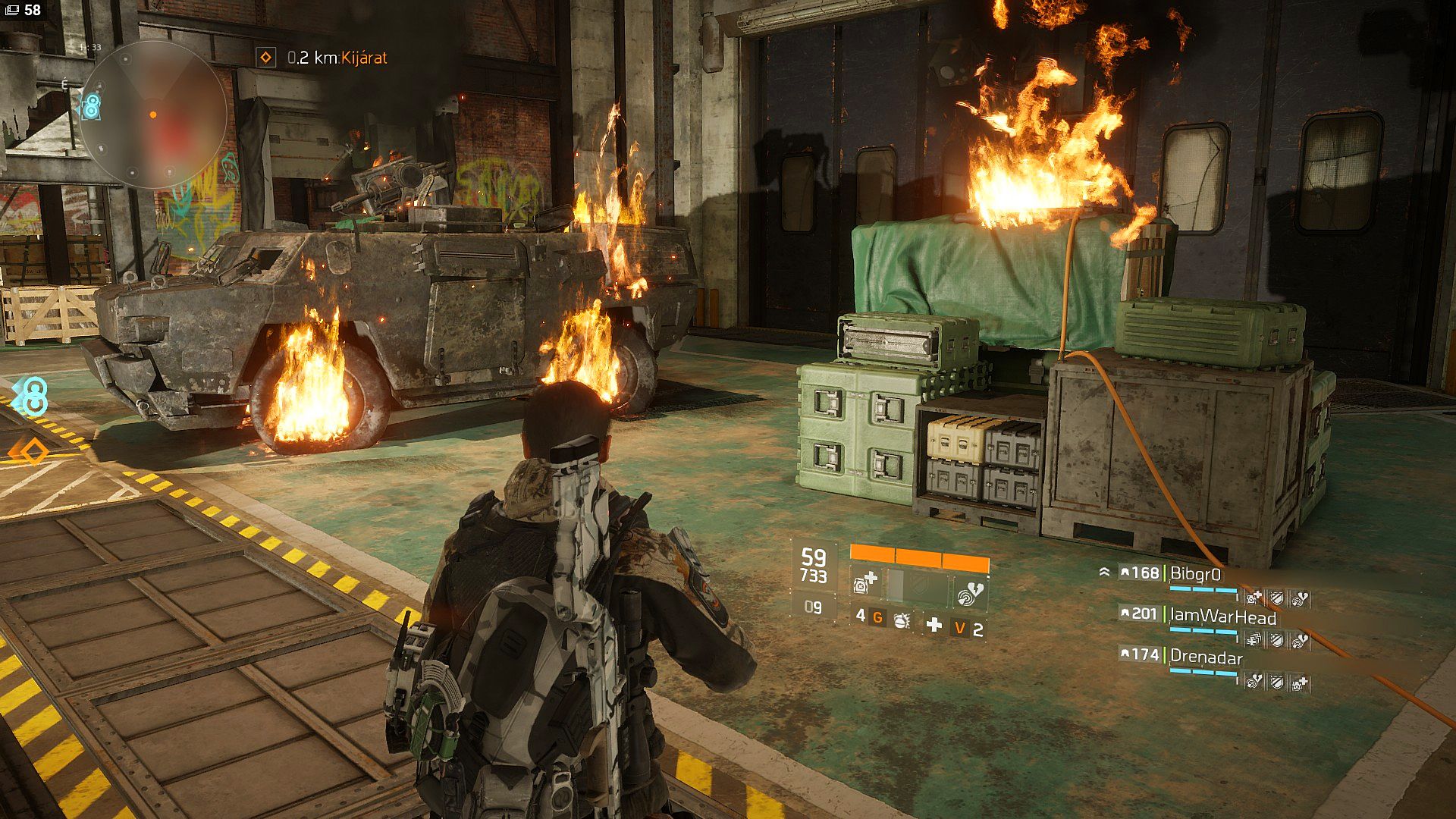Click the orange diamond waypoint at screen edge
The height and width of the screenshot is (819, 1456).
30,453
